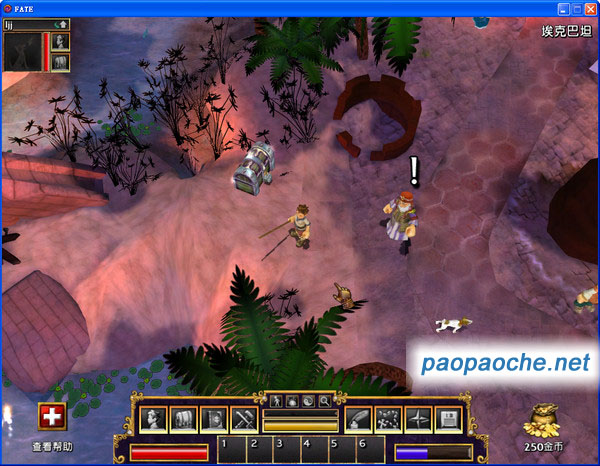
Task: Toggle the walking figure mode button
Action: pos(278,401)
